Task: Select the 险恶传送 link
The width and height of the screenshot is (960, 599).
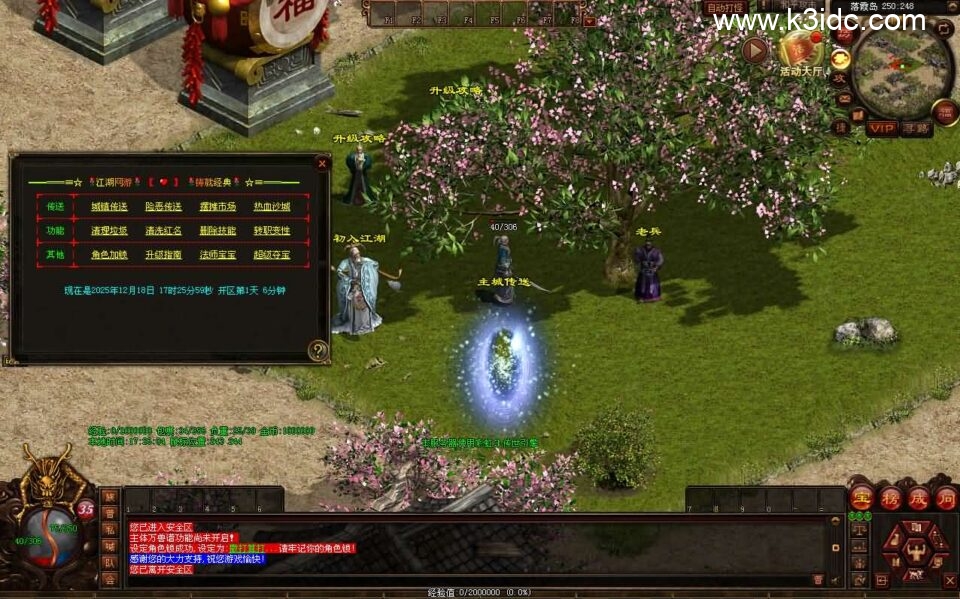Action: click(x=163, y=207)
